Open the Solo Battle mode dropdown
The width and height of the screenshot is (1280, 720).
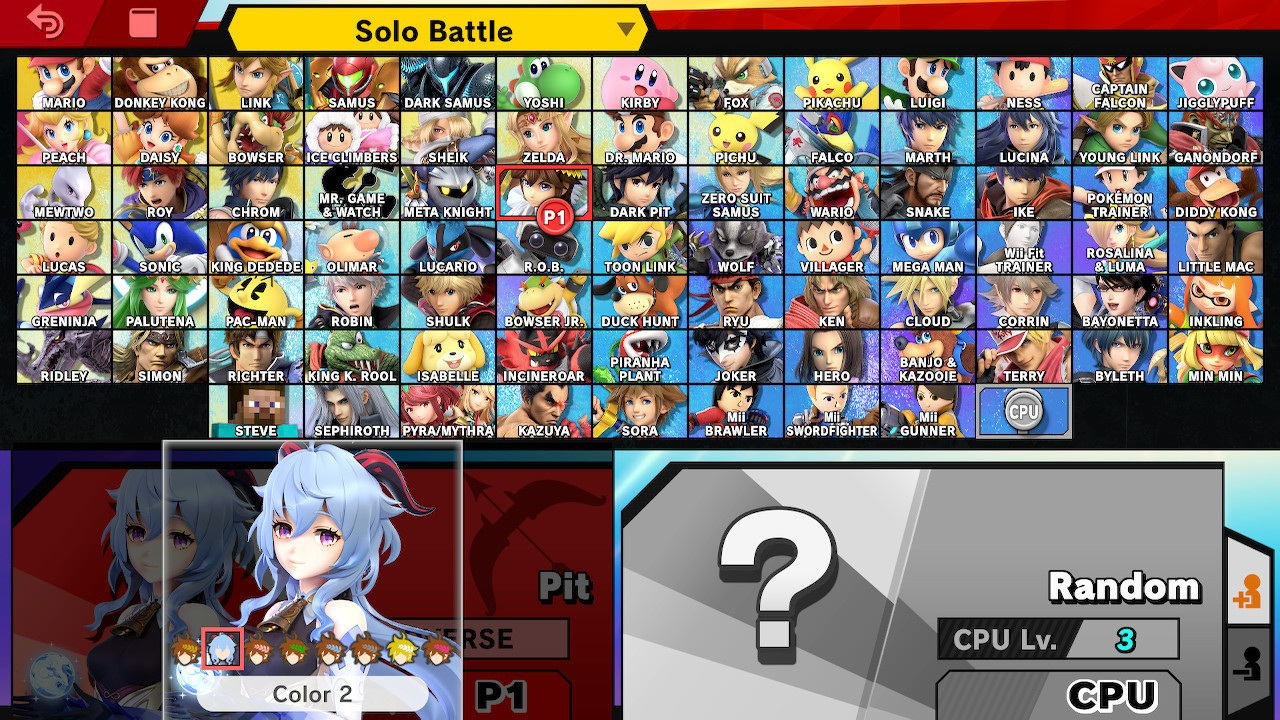[x=434, y=31]
